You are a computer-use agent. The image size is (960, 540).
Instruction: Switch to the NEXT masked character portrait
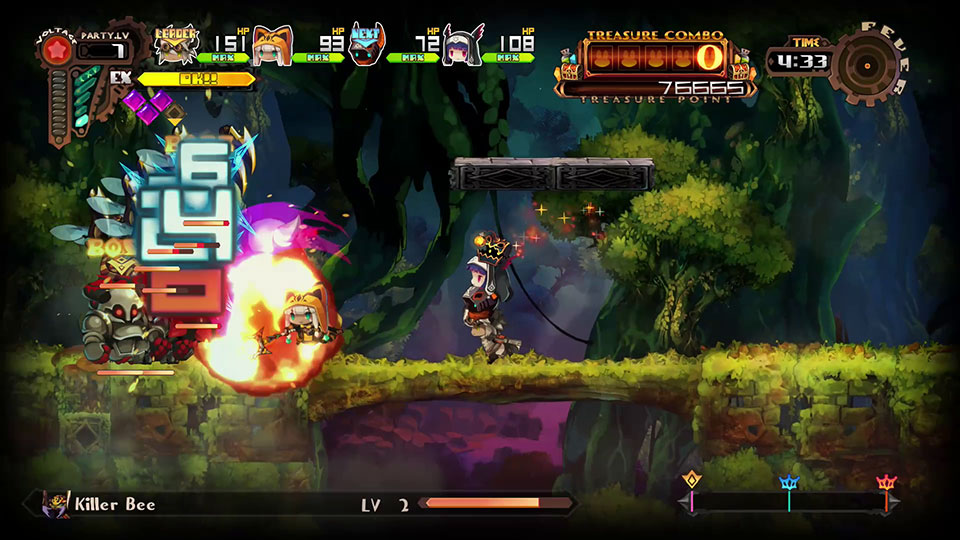pos(366,46)
